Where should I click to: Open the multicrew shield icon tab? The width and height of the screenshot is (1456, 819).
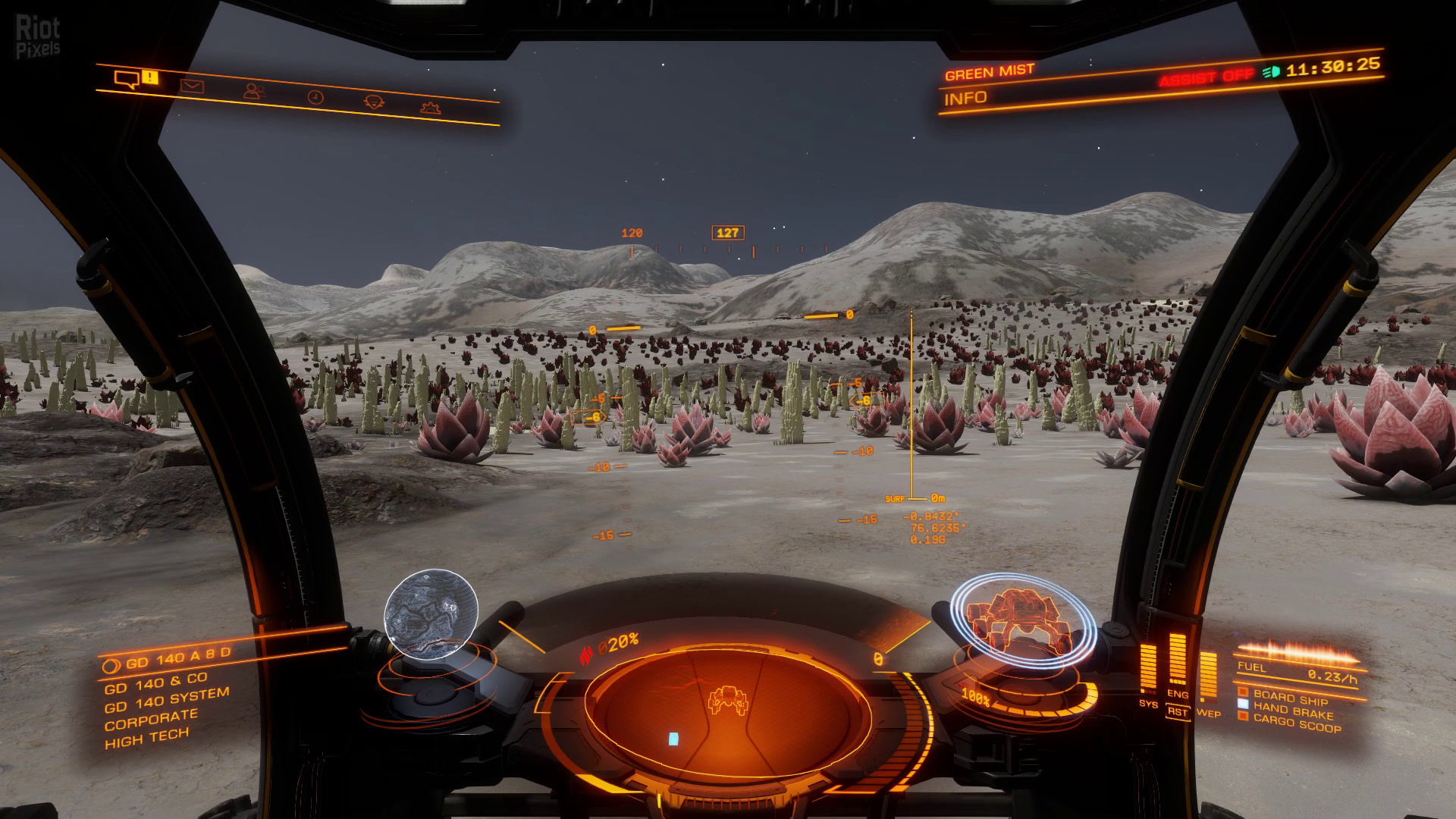373,102
